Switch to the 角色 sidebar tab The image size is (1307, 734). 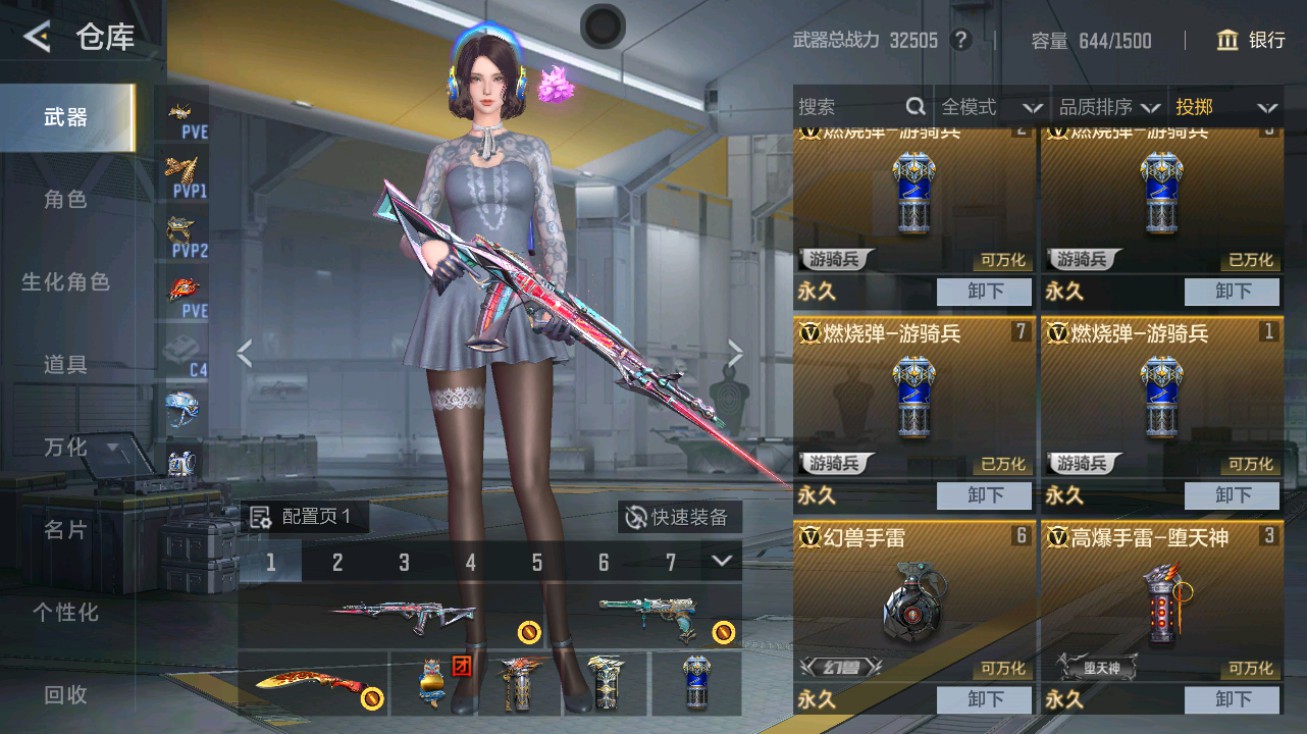(65, 200)
